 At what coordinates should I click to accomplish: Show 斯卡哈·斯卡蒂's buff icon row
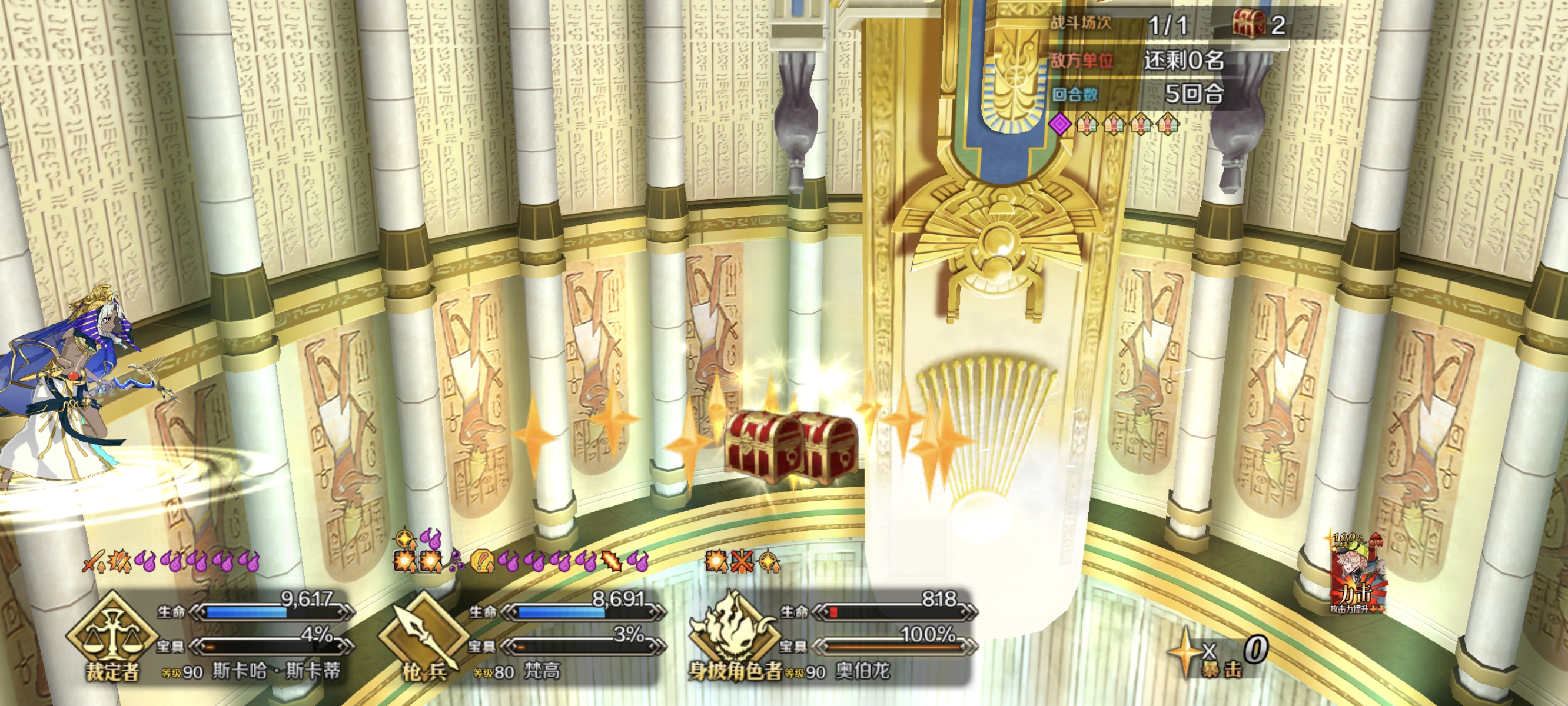coord(172,561)
